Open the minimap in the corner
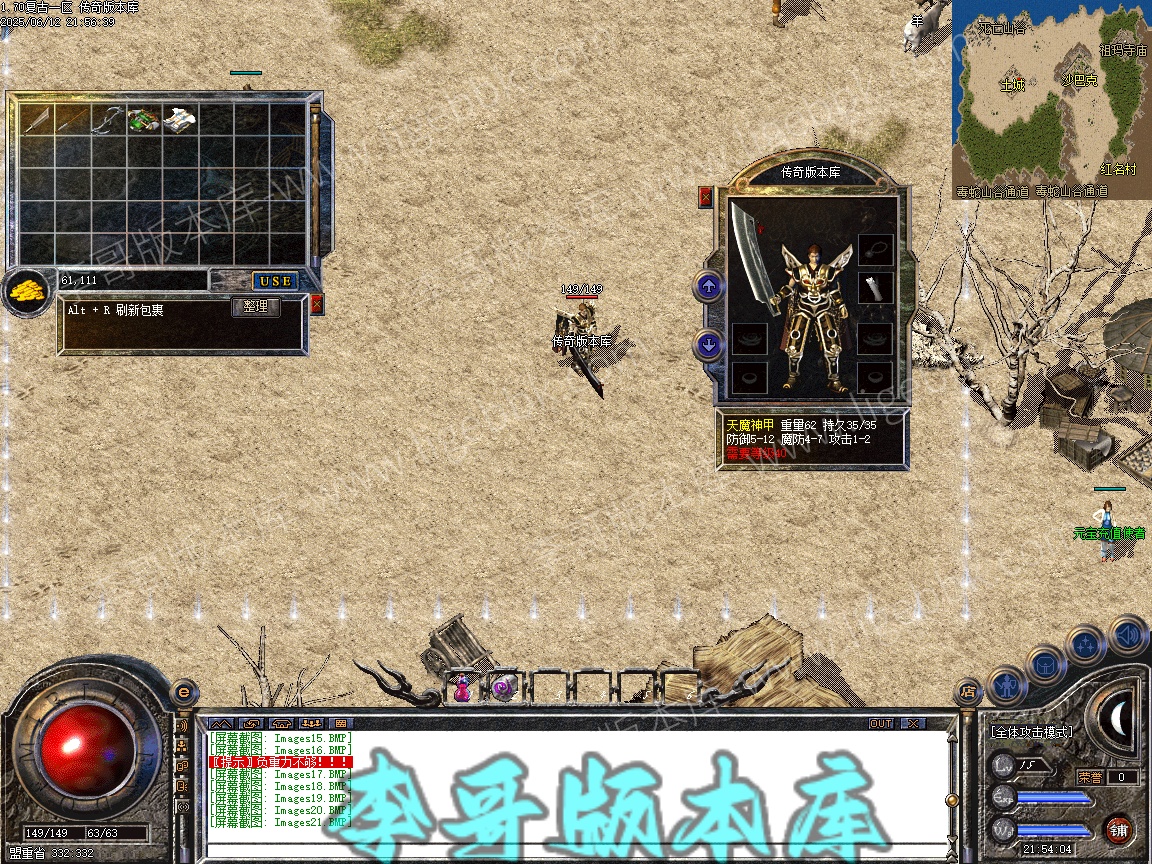Image resolution: width=1152 pixels, height=864 pixels. coord(1050,98)
